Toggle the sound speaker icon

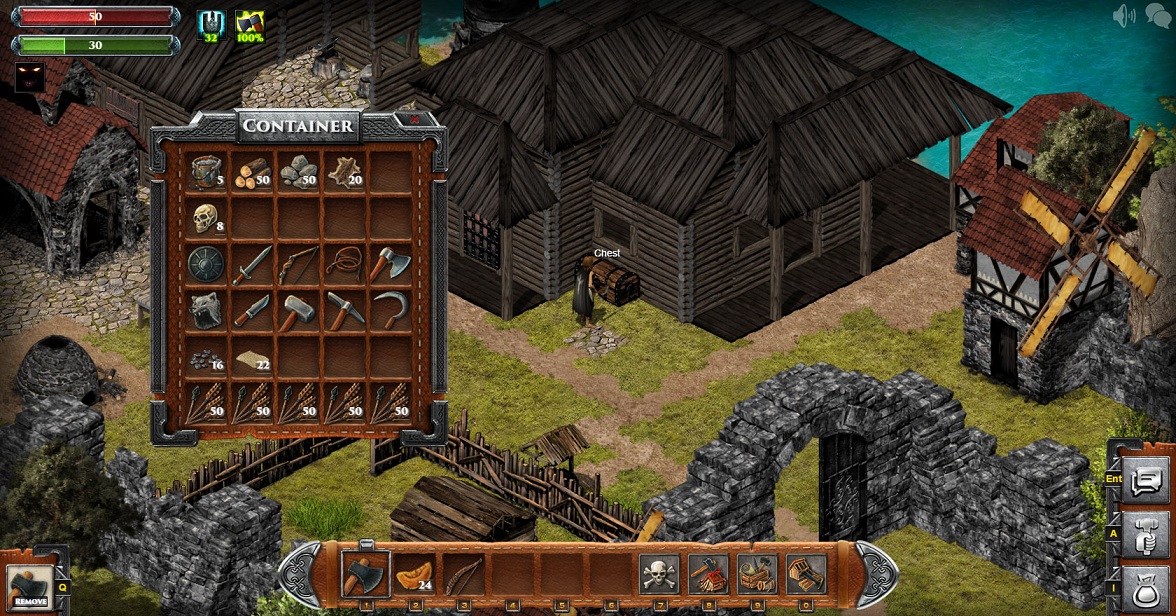click(1124, 16)
